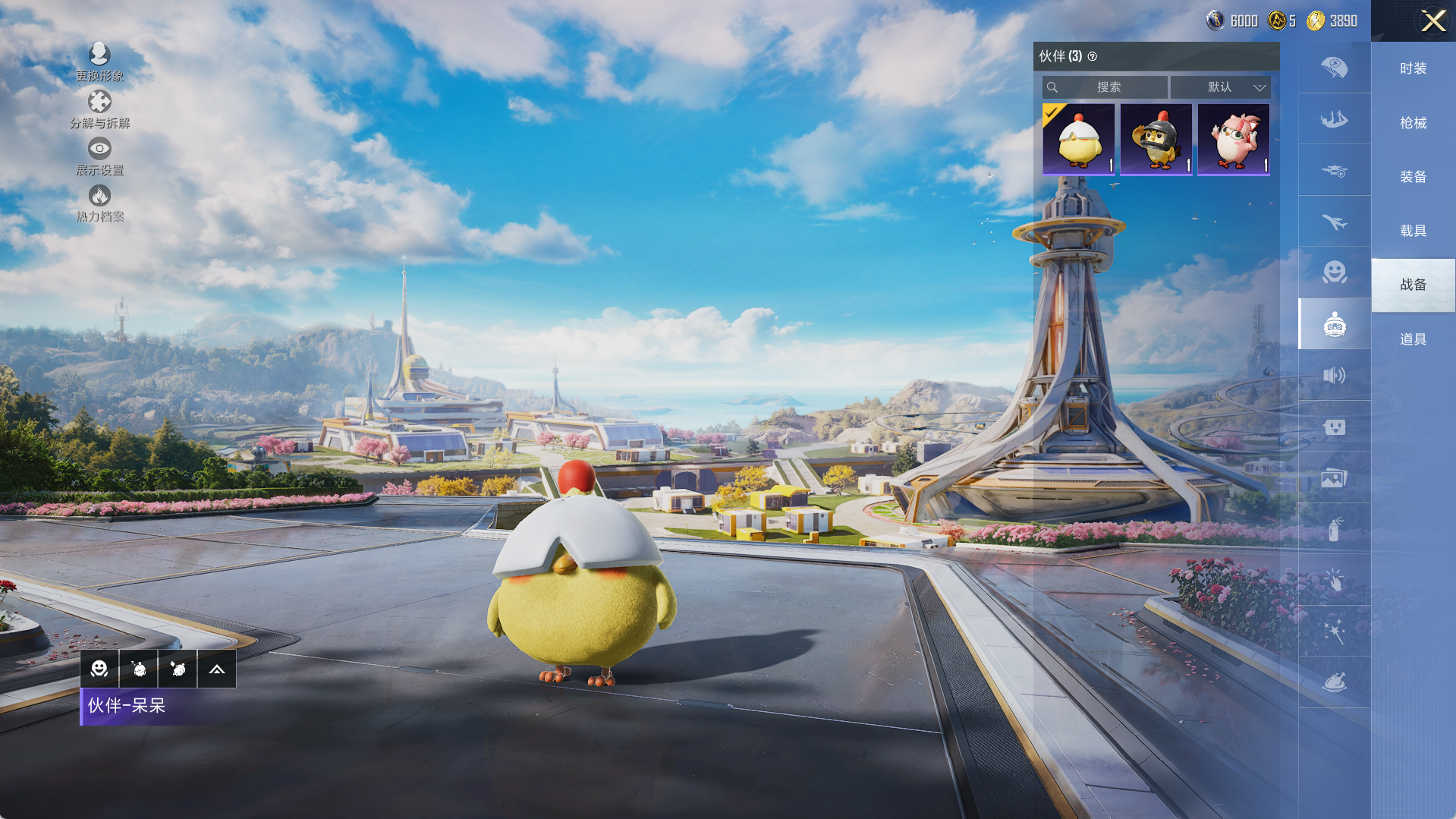
Task: Close the inventory screen with the X
Action: (x=1432, y=20)
